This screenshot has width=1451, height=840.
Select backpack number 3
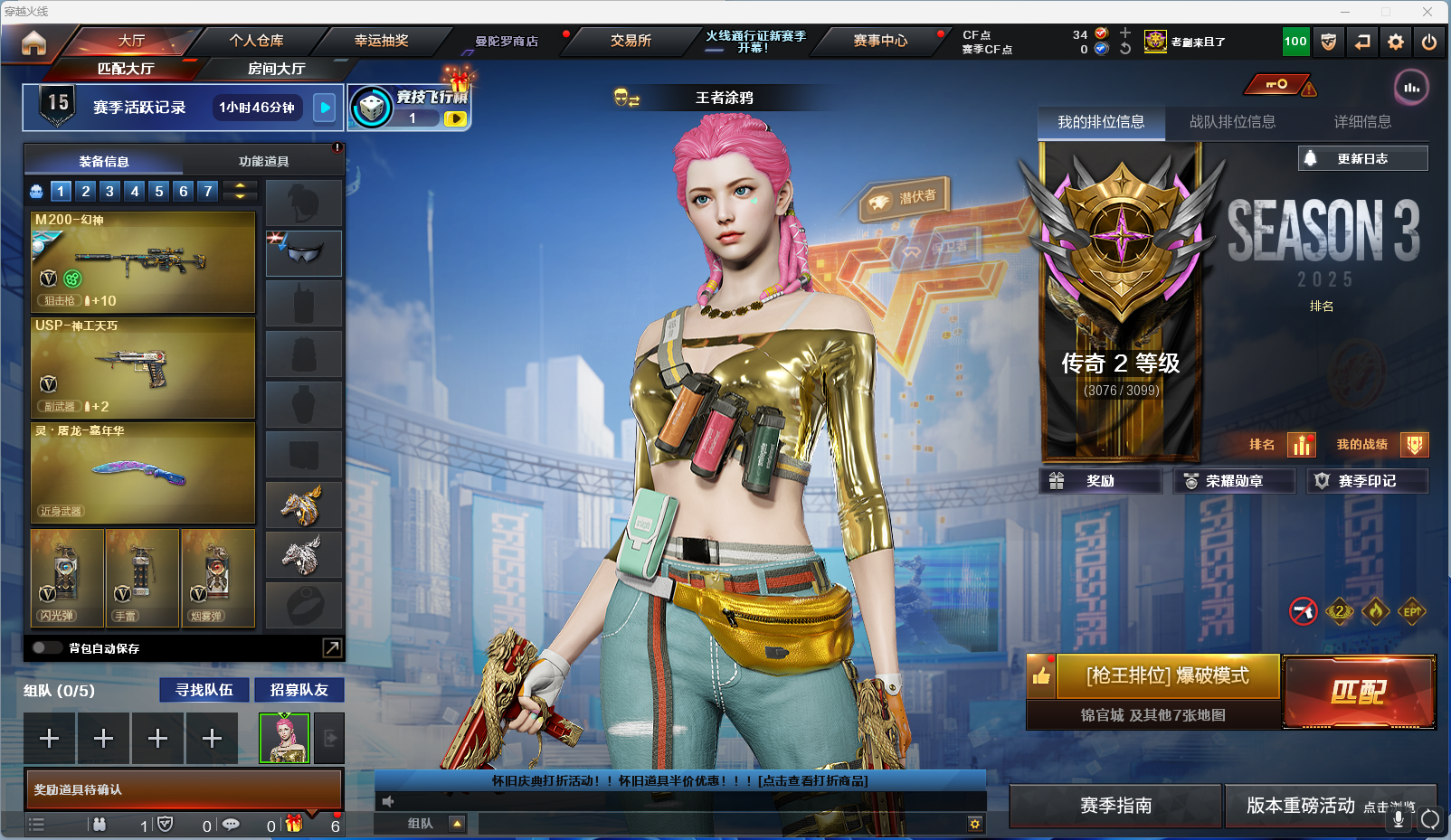click(109, 191)
